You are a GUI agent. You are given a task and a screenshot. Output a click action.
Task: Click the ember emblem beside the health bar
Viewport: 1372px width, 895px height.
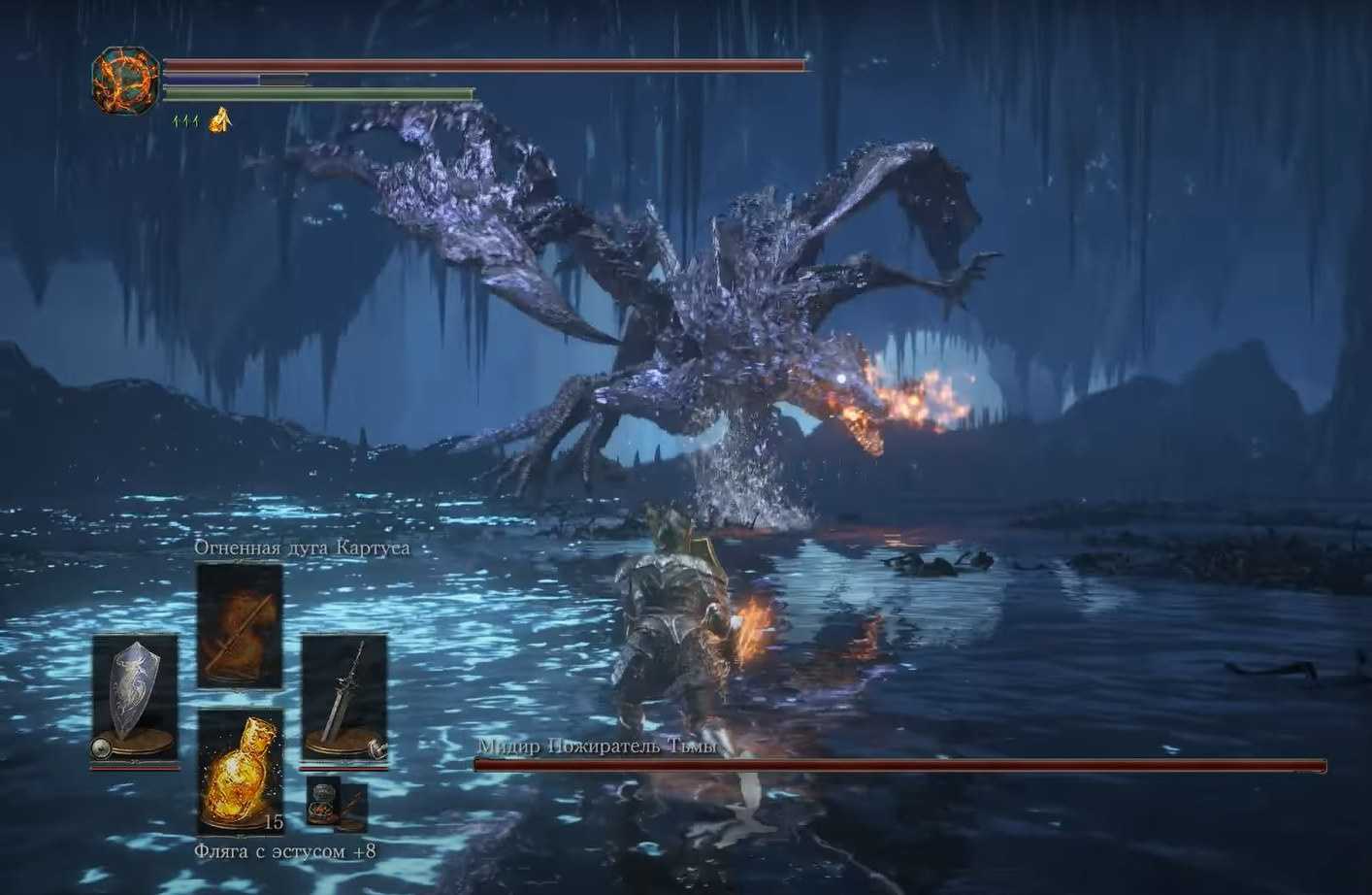click(x=126, y=82)
